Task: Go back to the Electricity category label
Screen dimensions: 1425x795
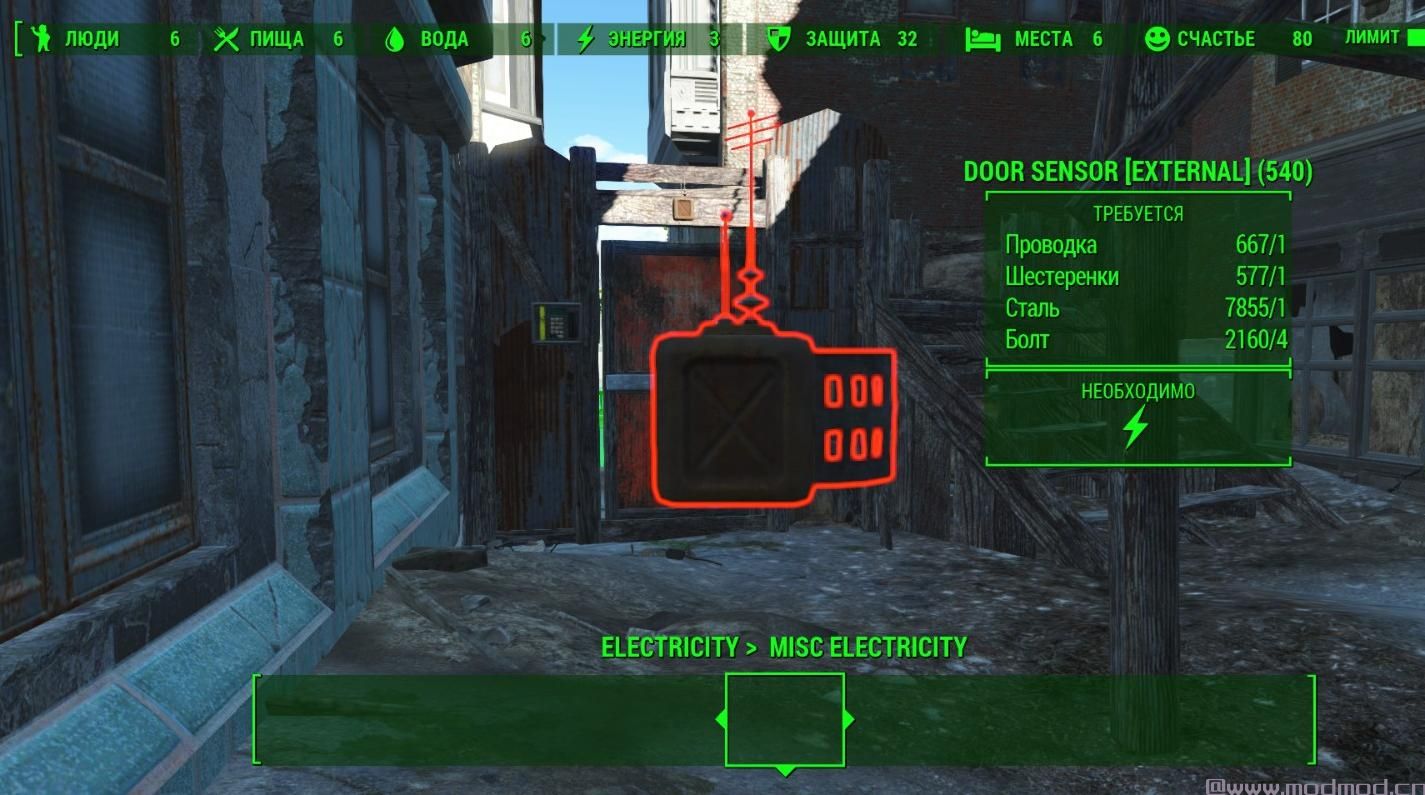Action: coord(669,647)
